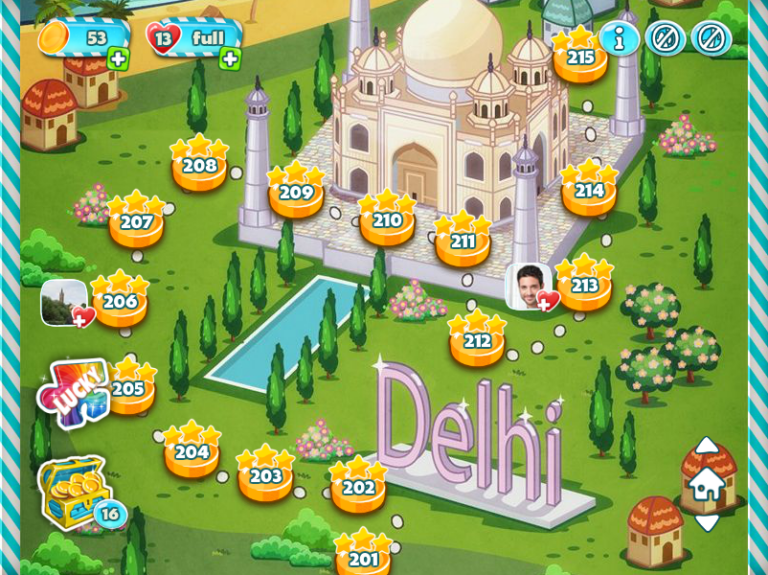Play level 213
Viewport: 768px width, 575px height.
pos(584,287)
